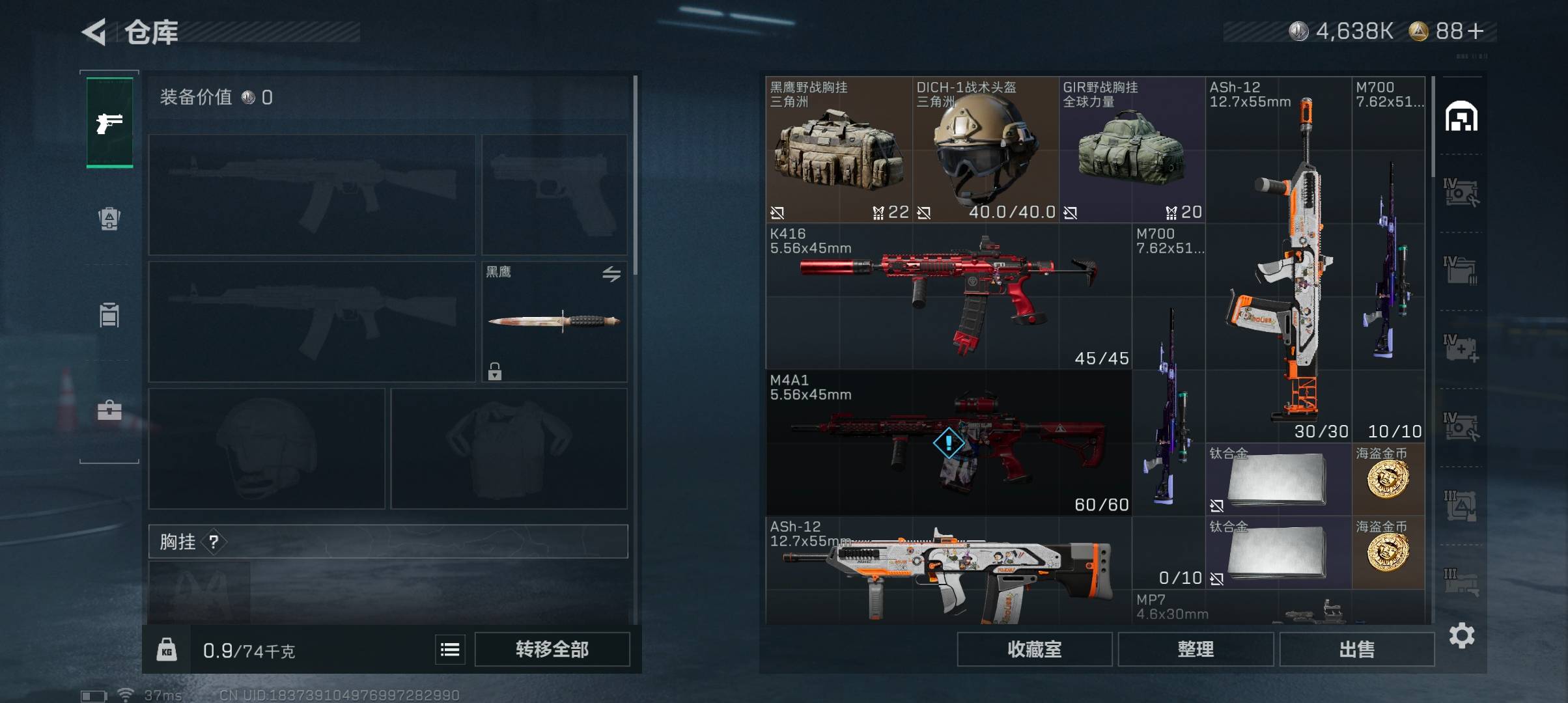This screenshot has width=1568, height=703.
Task: Open the briefcase tab in sidebar
Action: point(109,410)
